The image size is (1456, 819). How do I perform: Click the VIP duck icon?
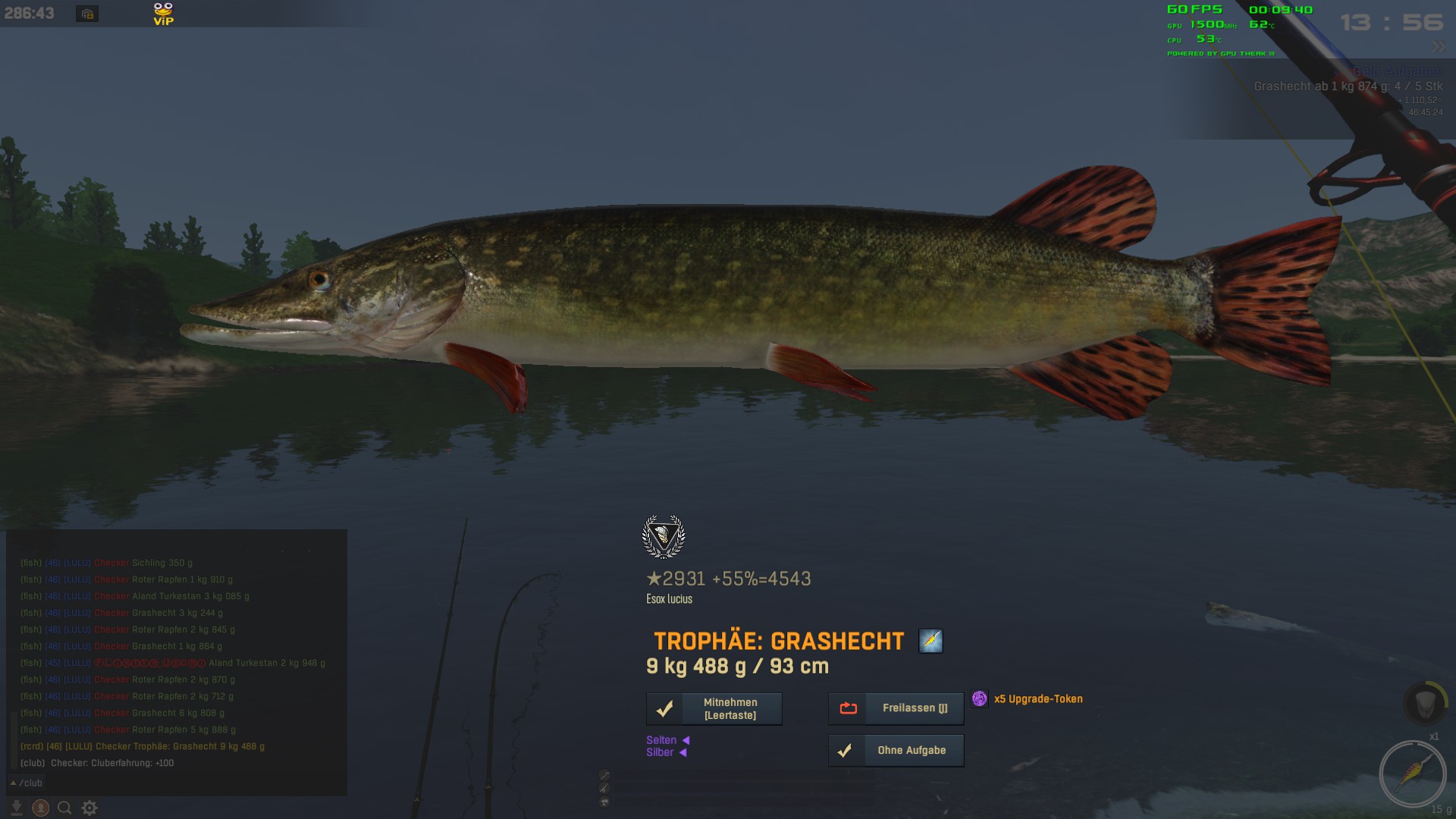(163, 14)
